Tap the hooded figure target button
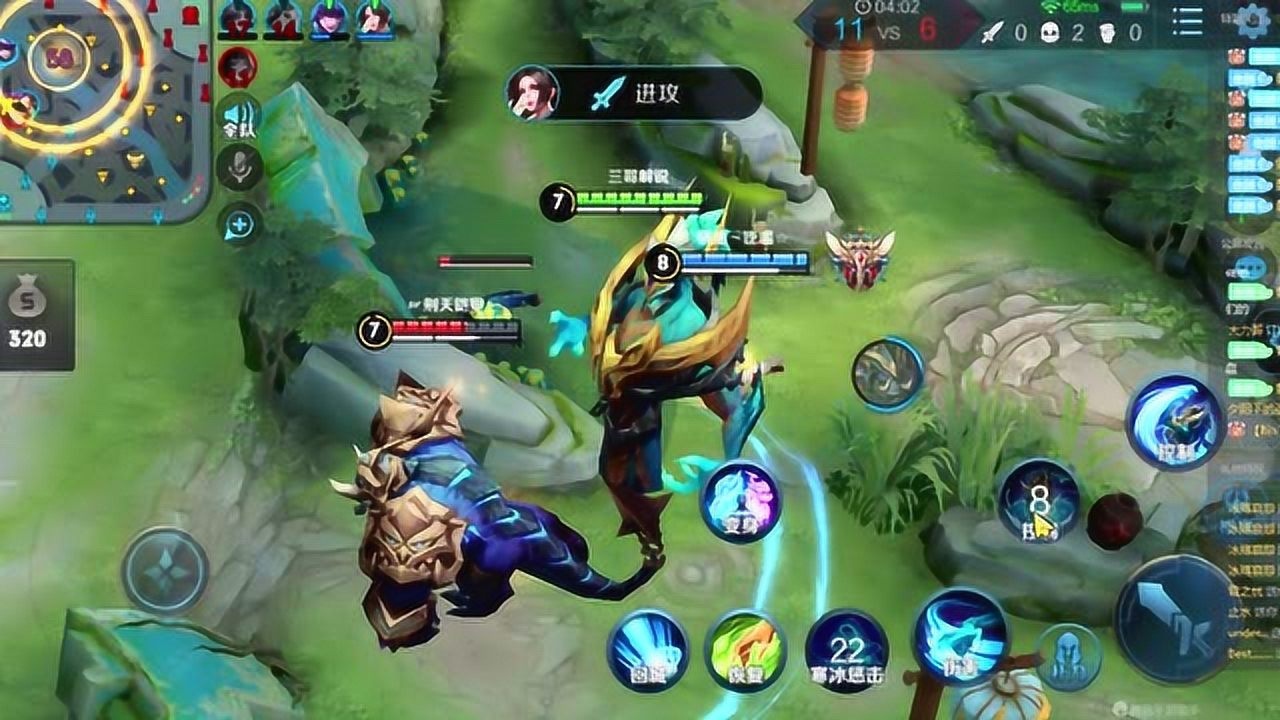1280x720 pixels. click(1068, 657)
